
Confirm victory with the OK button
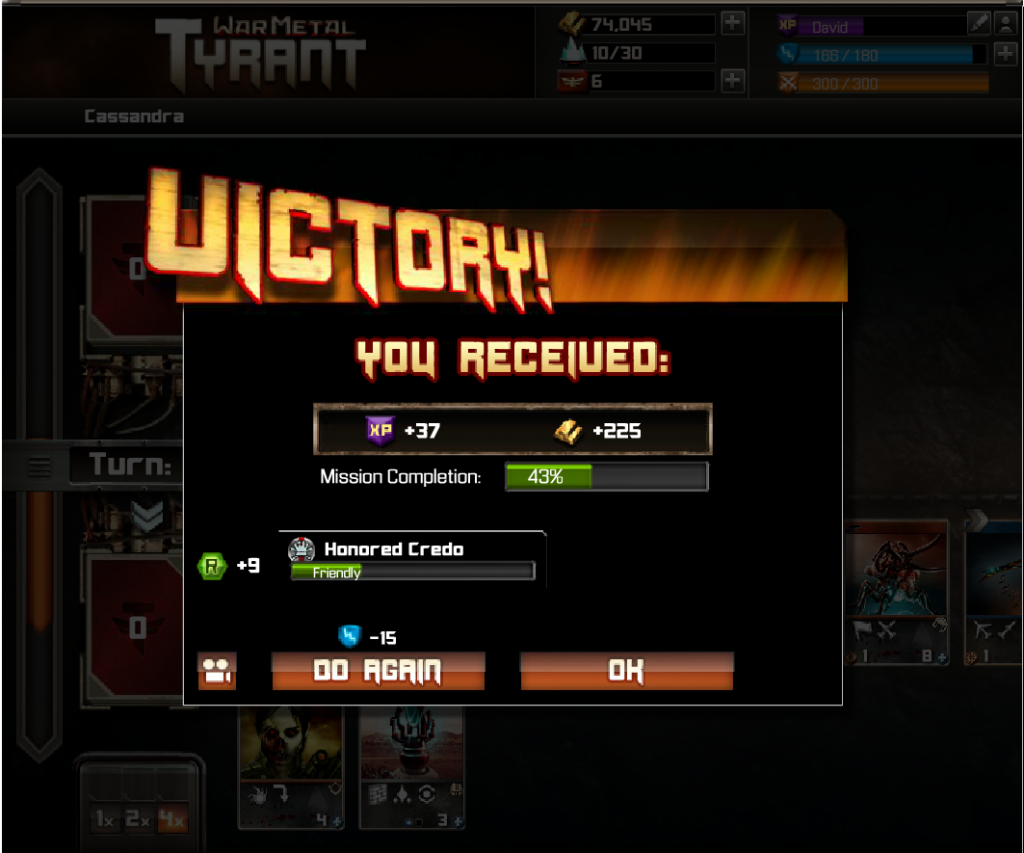[626, 671]
